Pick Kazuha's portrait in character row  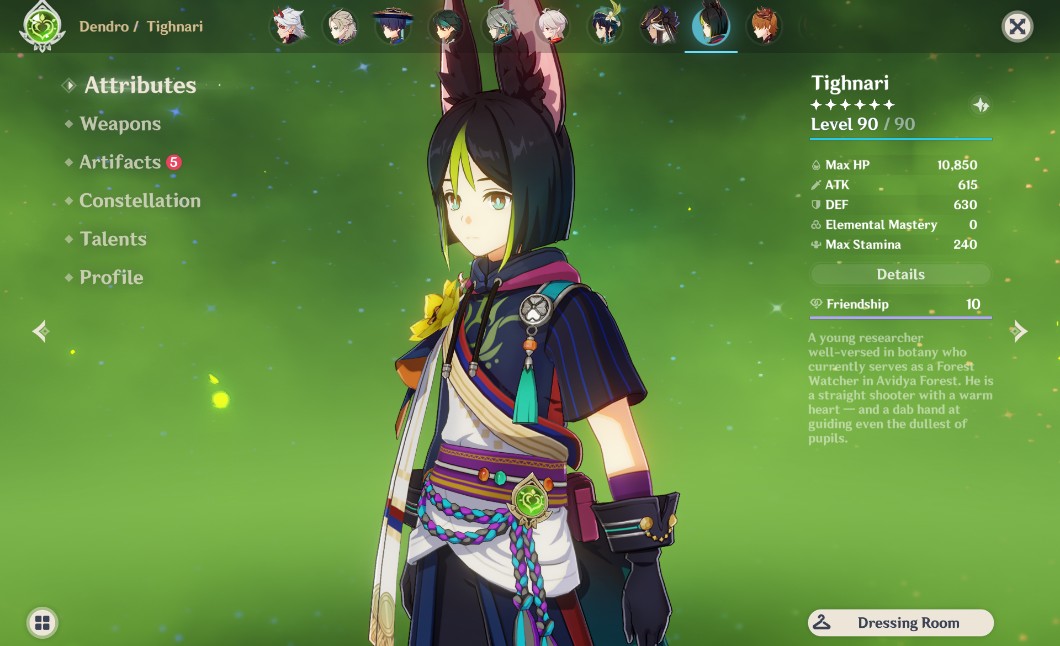coord(551,27)
